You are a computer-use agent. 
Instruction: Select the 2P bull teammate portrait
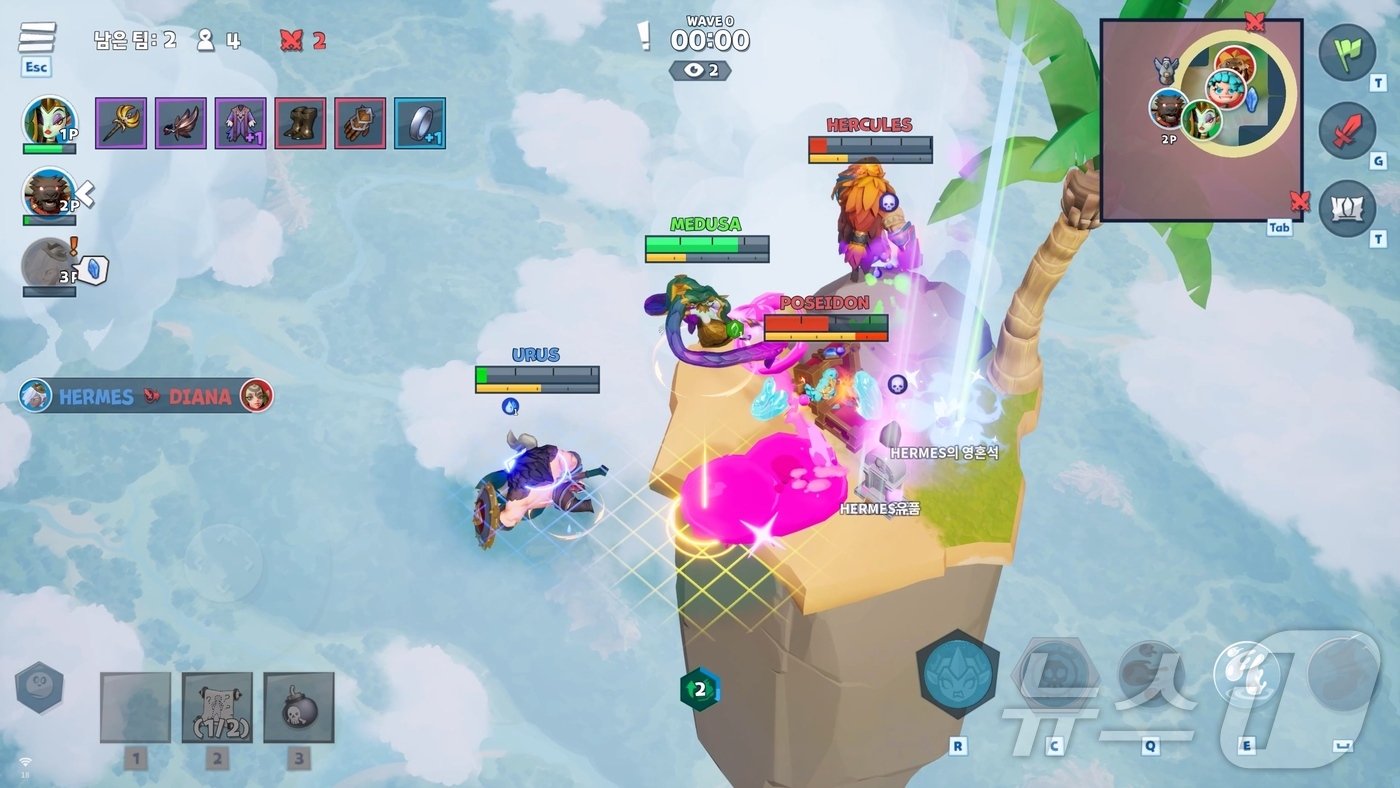[x=49, y=193]
